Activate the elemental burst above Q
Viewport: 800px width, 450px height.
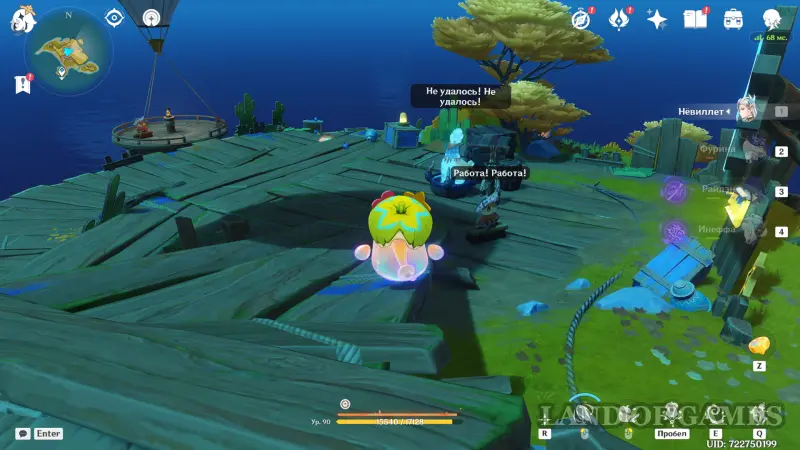pyautogui.click(x=760, y=413)
